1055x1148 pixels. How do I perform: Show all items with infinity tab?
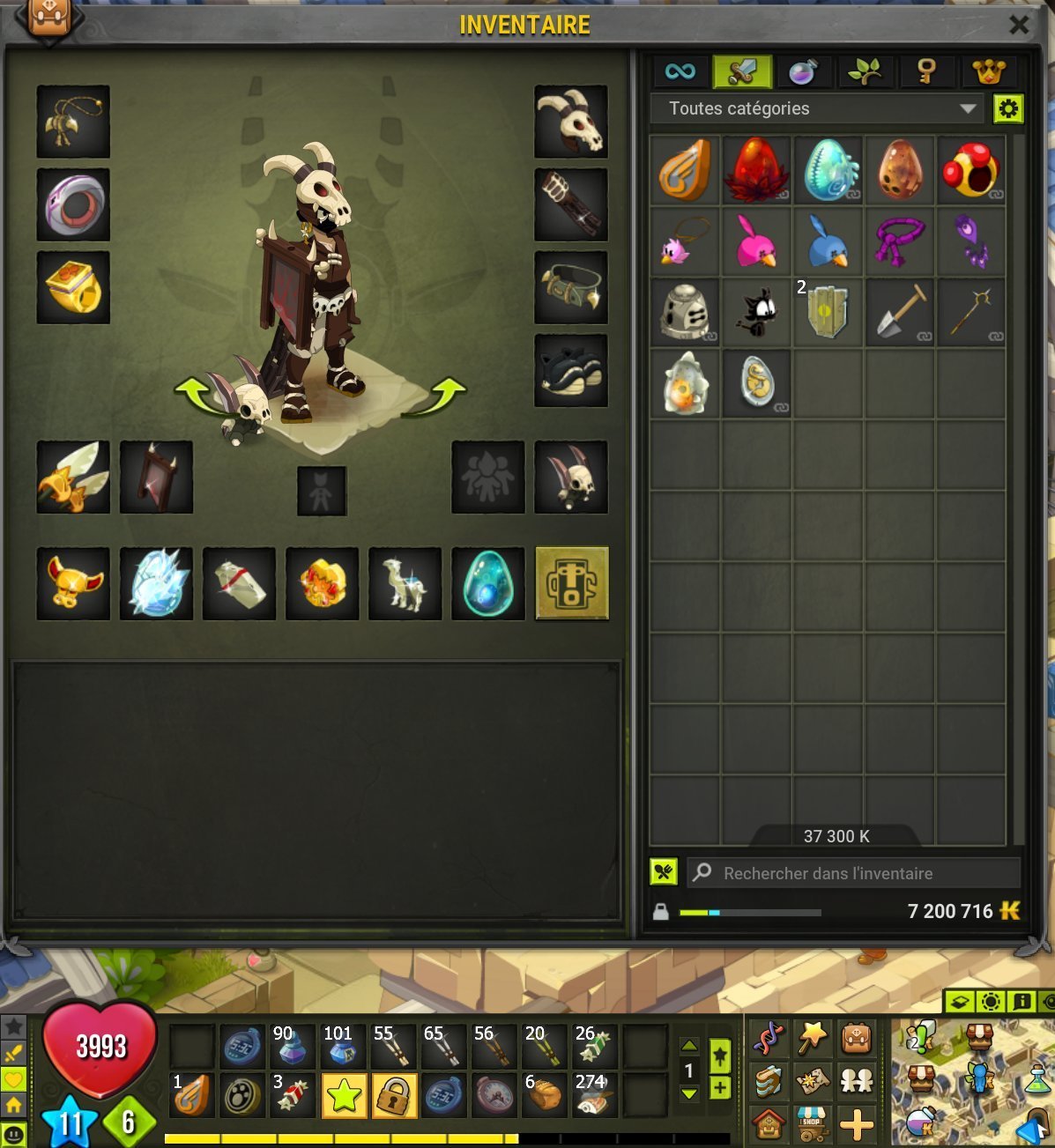680,71
